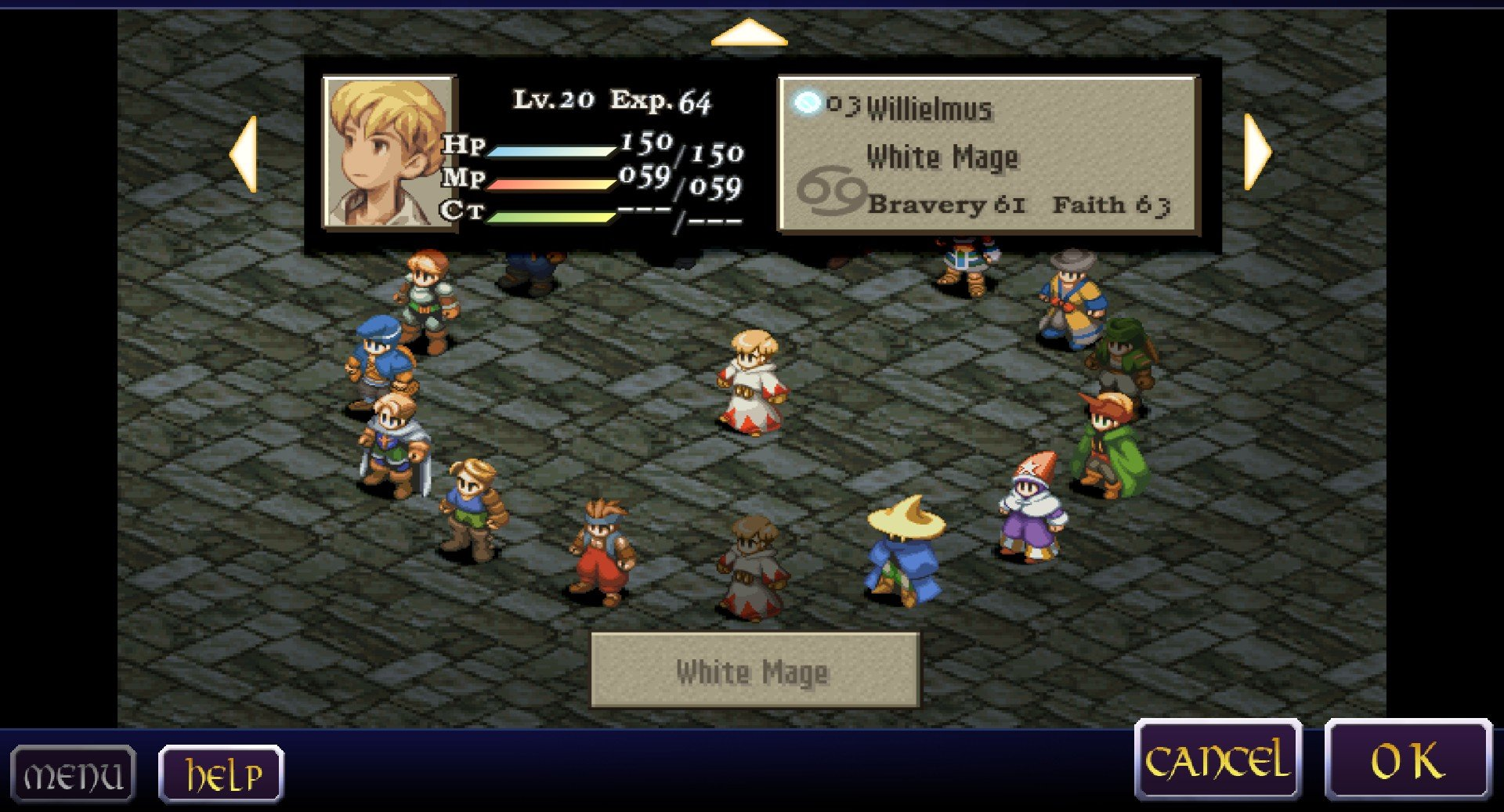Choose the White Mage job label at bottom

click(754, 671)
